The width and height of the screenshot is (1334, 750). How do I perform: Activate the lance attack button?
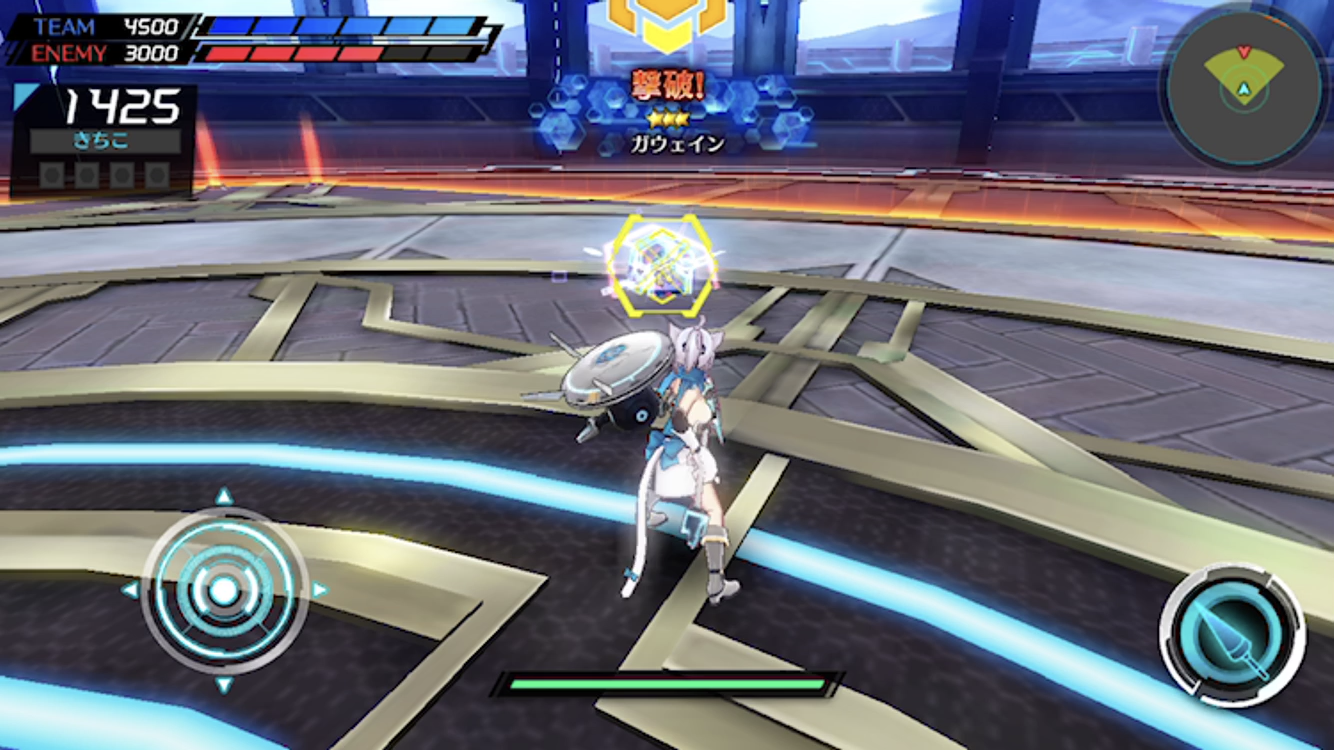point(1232,636)
